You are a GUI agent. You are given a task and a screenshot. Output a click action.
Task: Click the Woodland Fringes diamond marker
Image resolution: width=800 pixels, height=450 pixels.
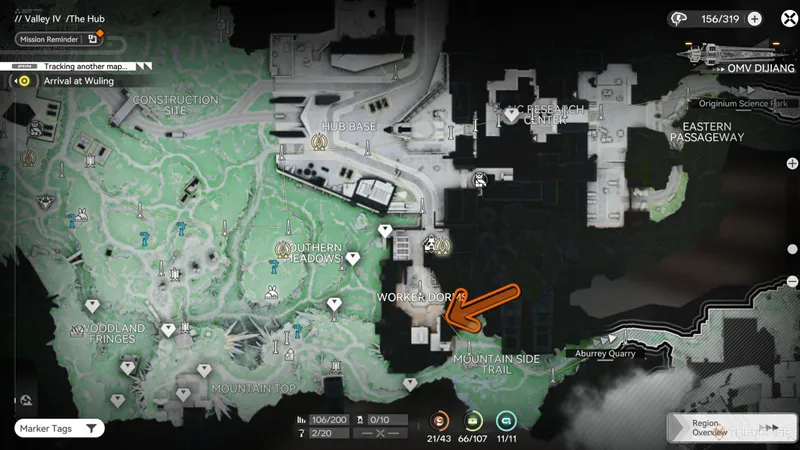(x=93, y=306)
